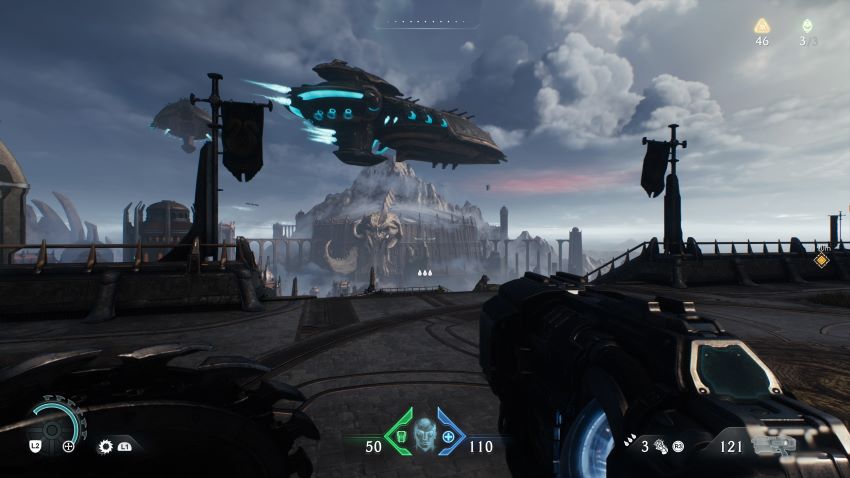Click the dotted compass strip
Viewport: 850px width, 478px height.
425,21
